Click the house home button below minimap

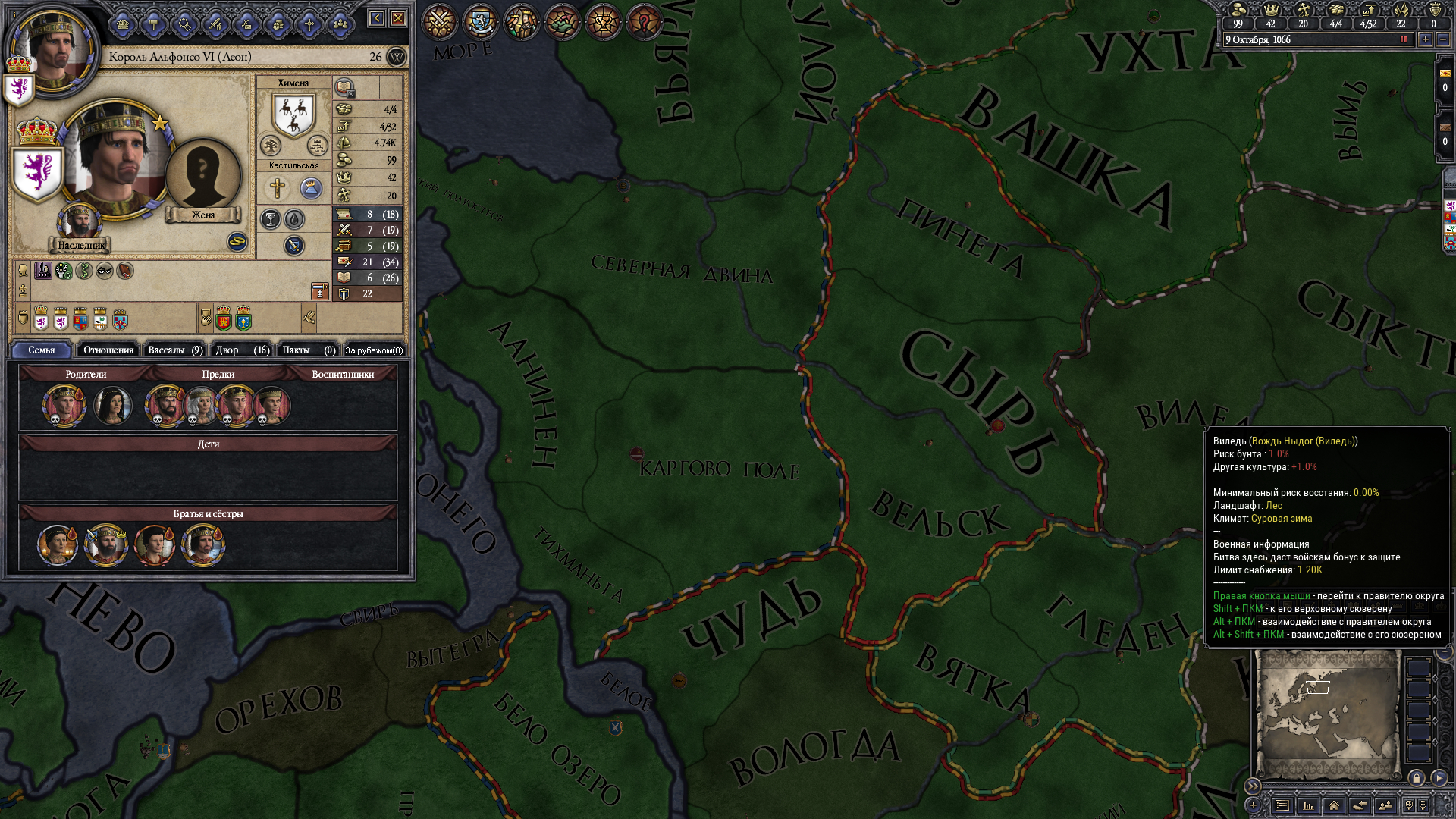click(1334, 805)
